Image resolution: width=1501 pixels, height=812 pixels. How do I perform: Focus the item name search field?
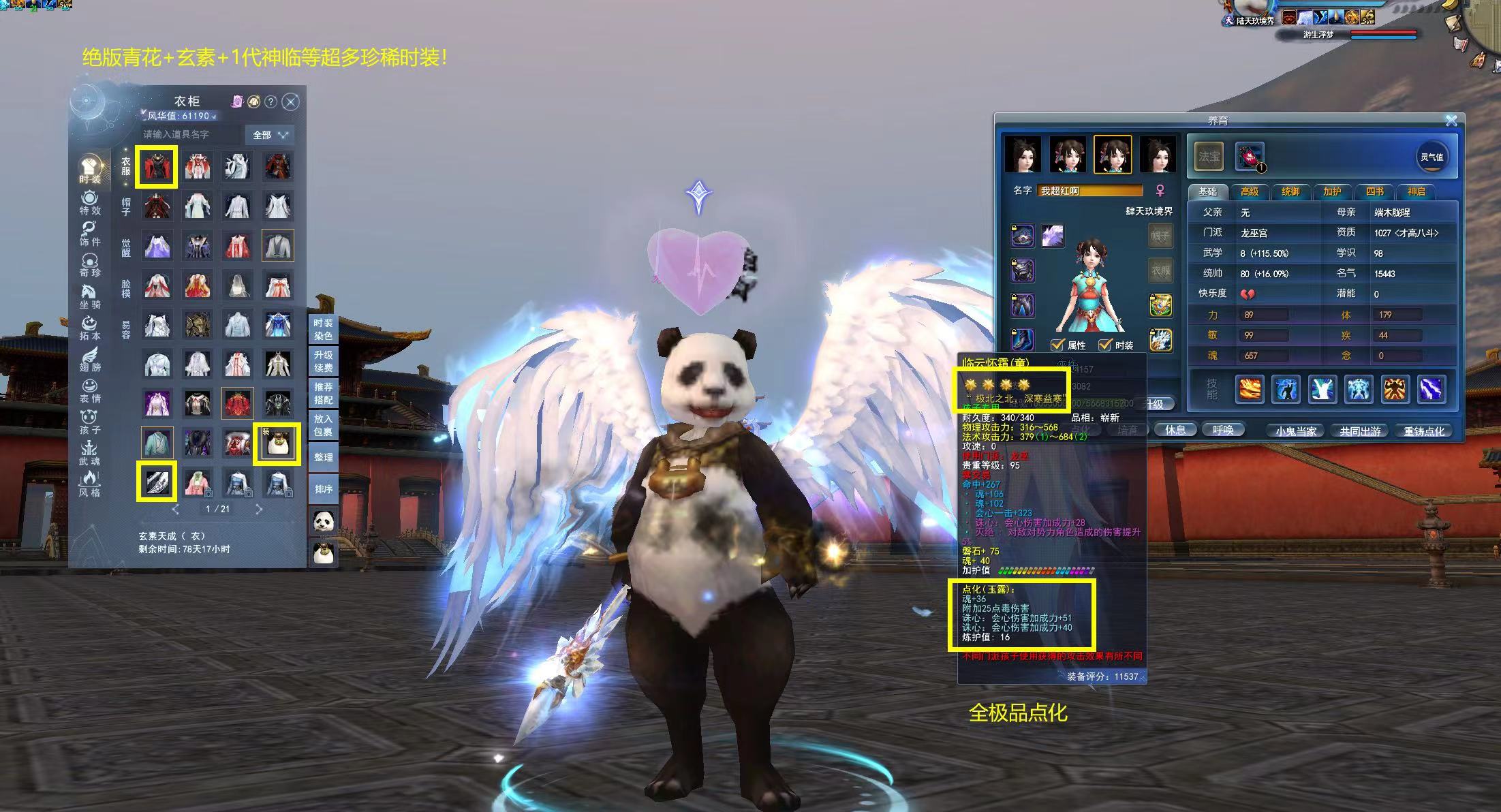tap(191, 135)
